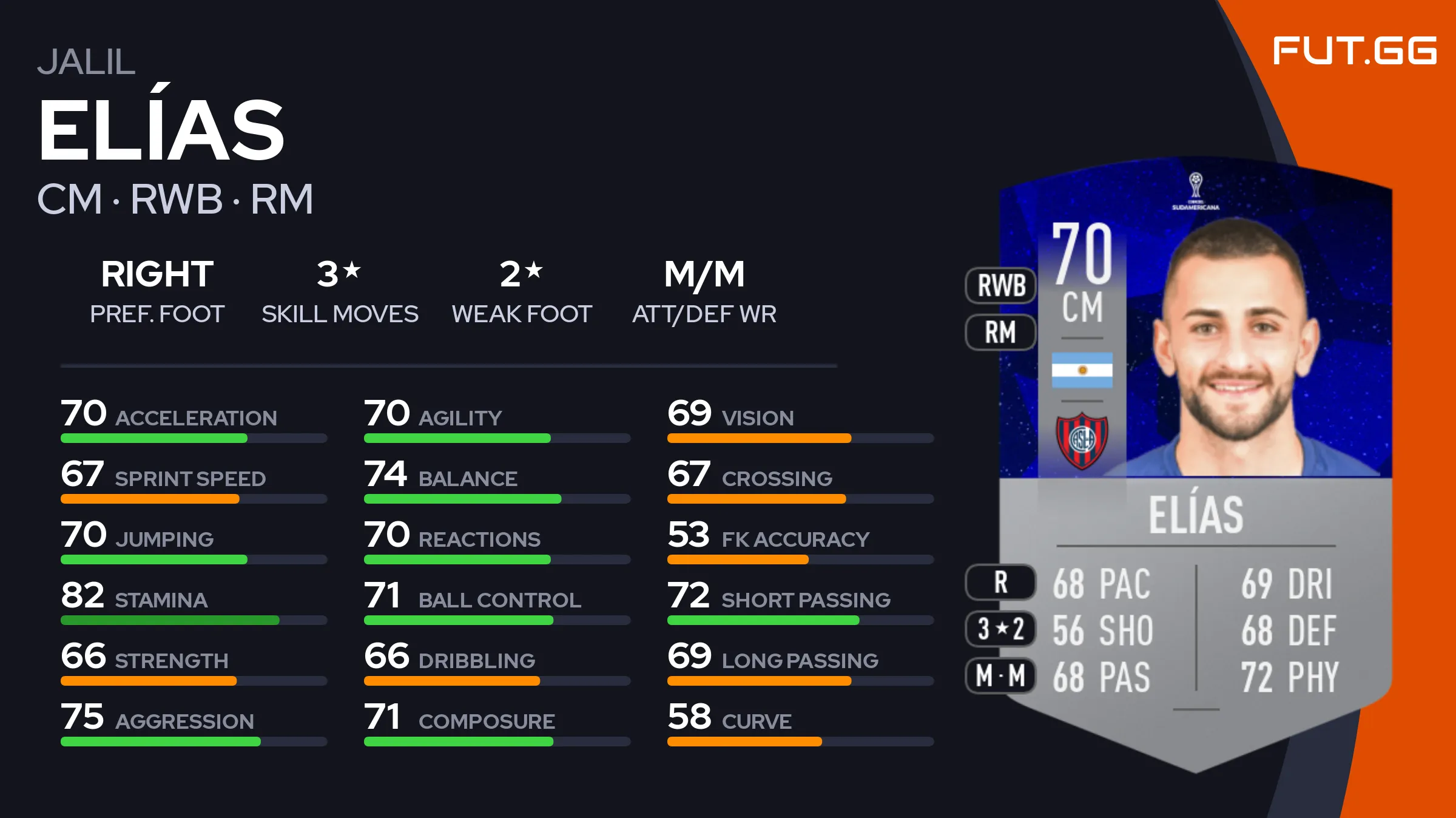
Task: Click the FUT.GG logo
Action: (1354, 51)
